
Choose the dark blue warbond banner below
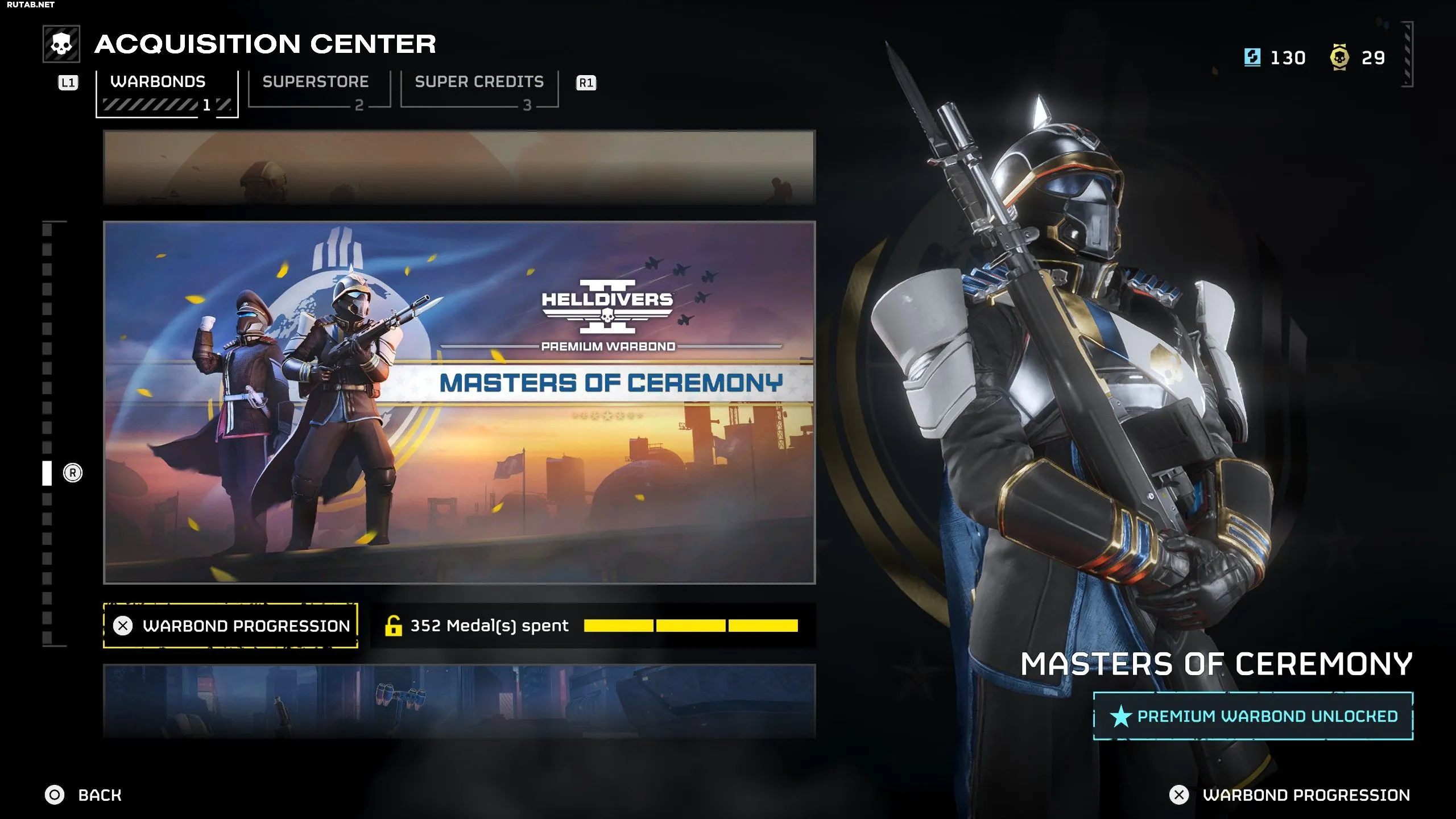[x=459, y=701]
